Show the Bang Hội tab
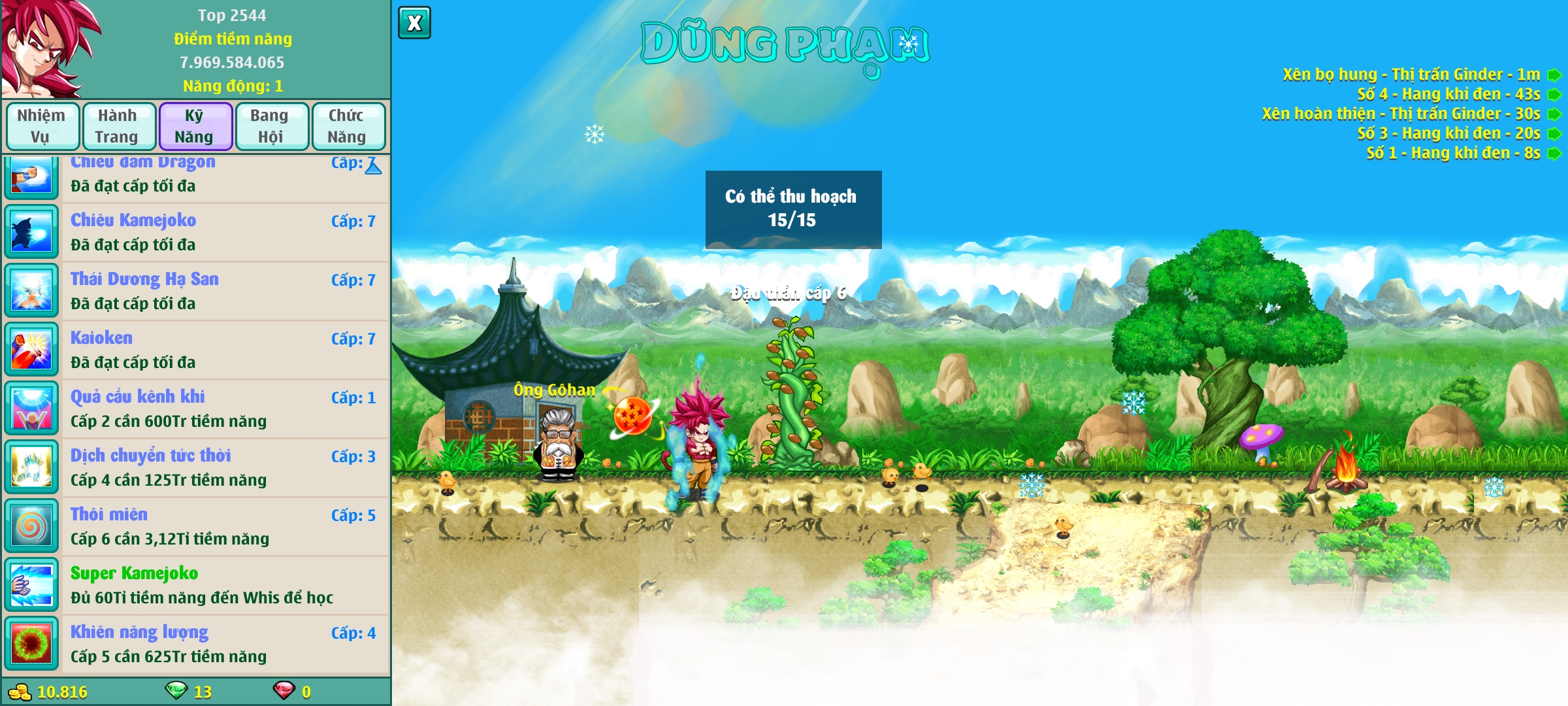This screenshot has width=1568, height=706. (271, 126)
